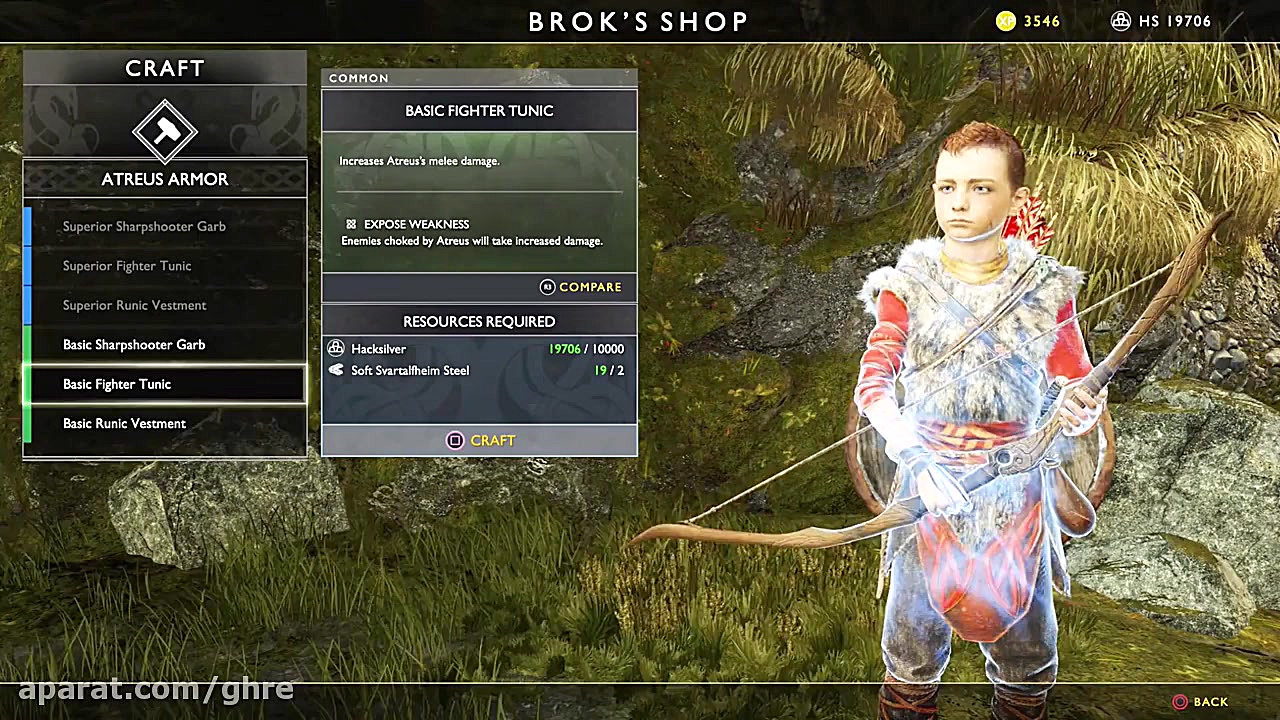This screenshot has height=720, width=1280.
Task: Click the square button icon inside CRAFT
Action: (455, 440)
